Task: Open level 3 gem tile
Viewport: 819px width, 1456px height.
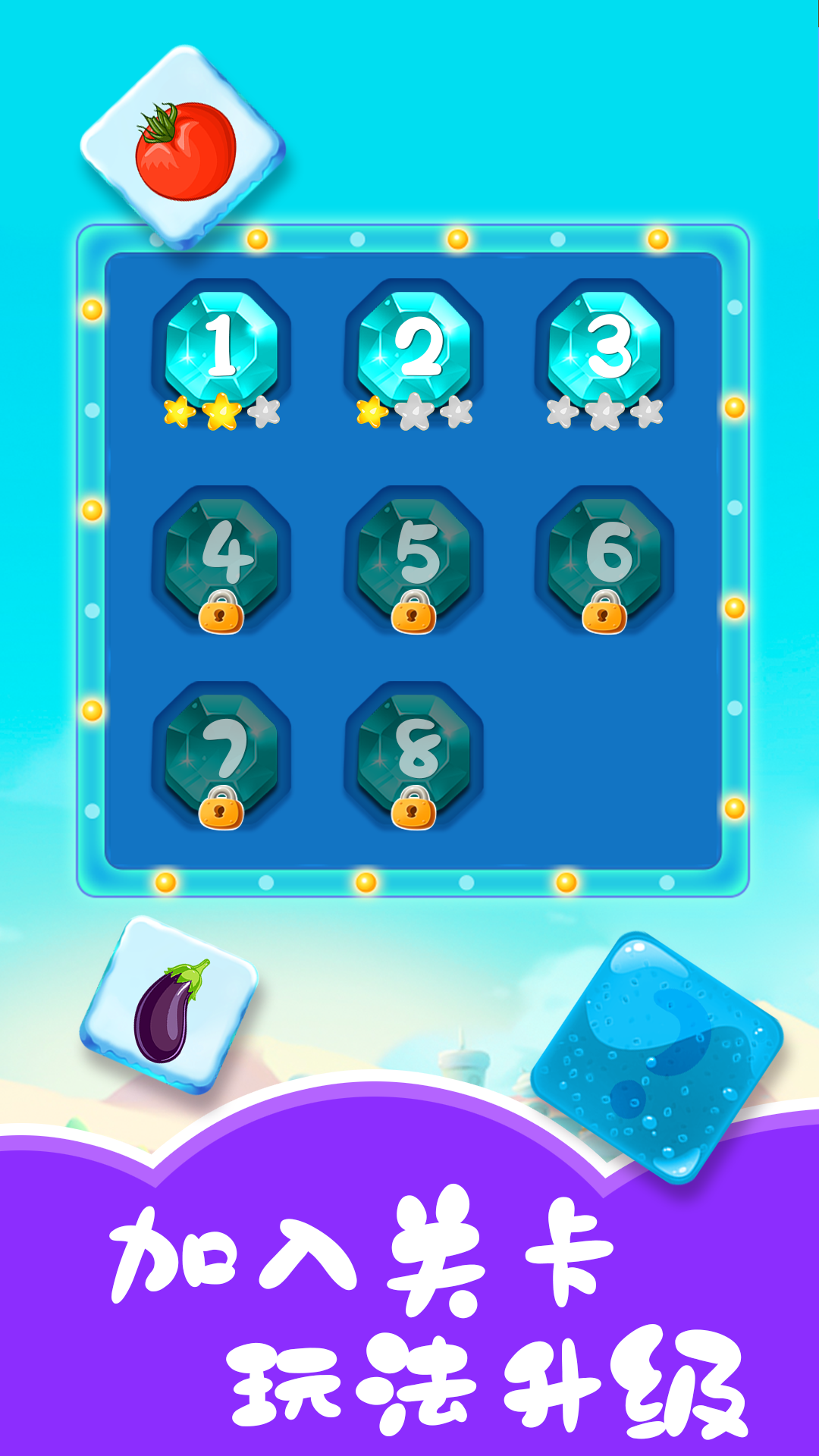Action: click(x=605, y=347)
